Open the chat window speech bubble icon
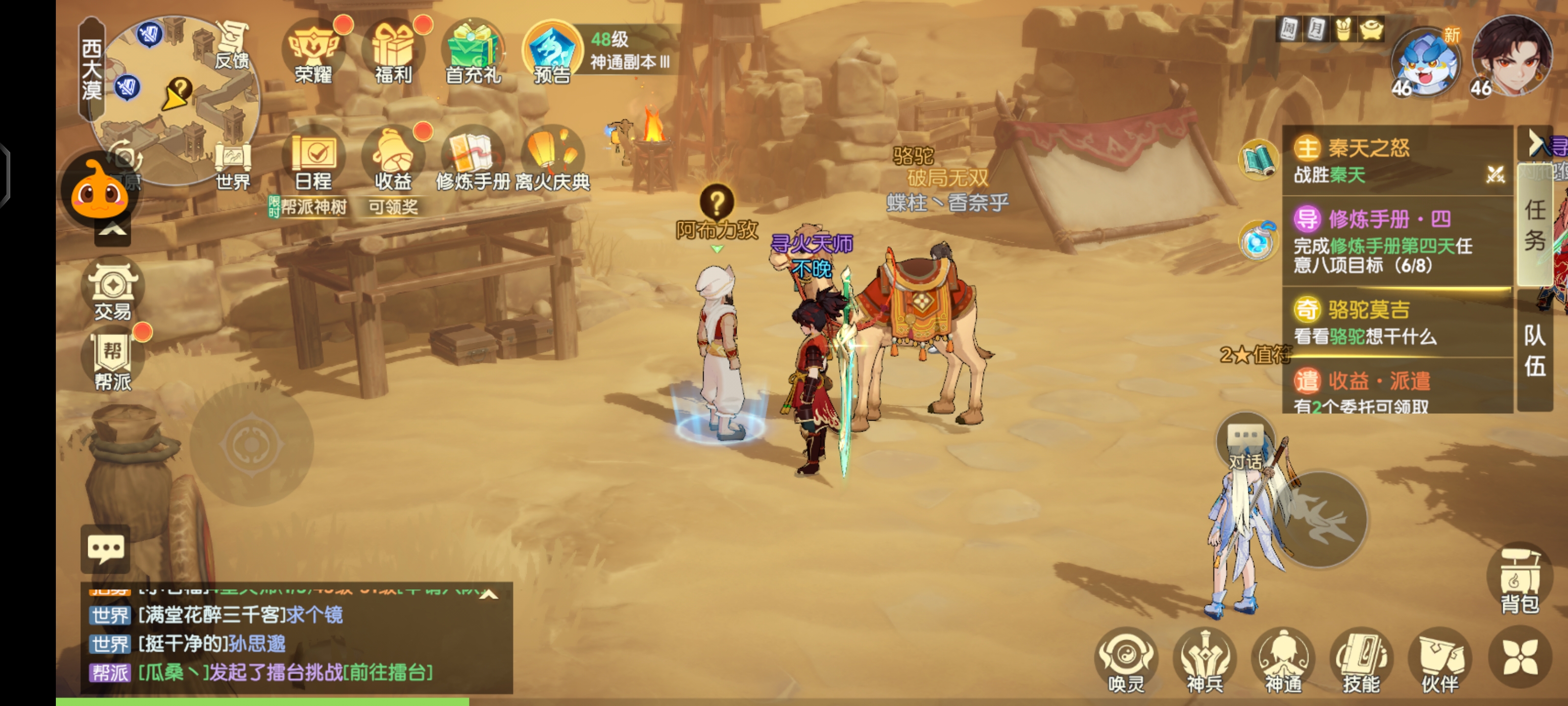This screenshot has width=1568, height=706. [x=106, y=548]
